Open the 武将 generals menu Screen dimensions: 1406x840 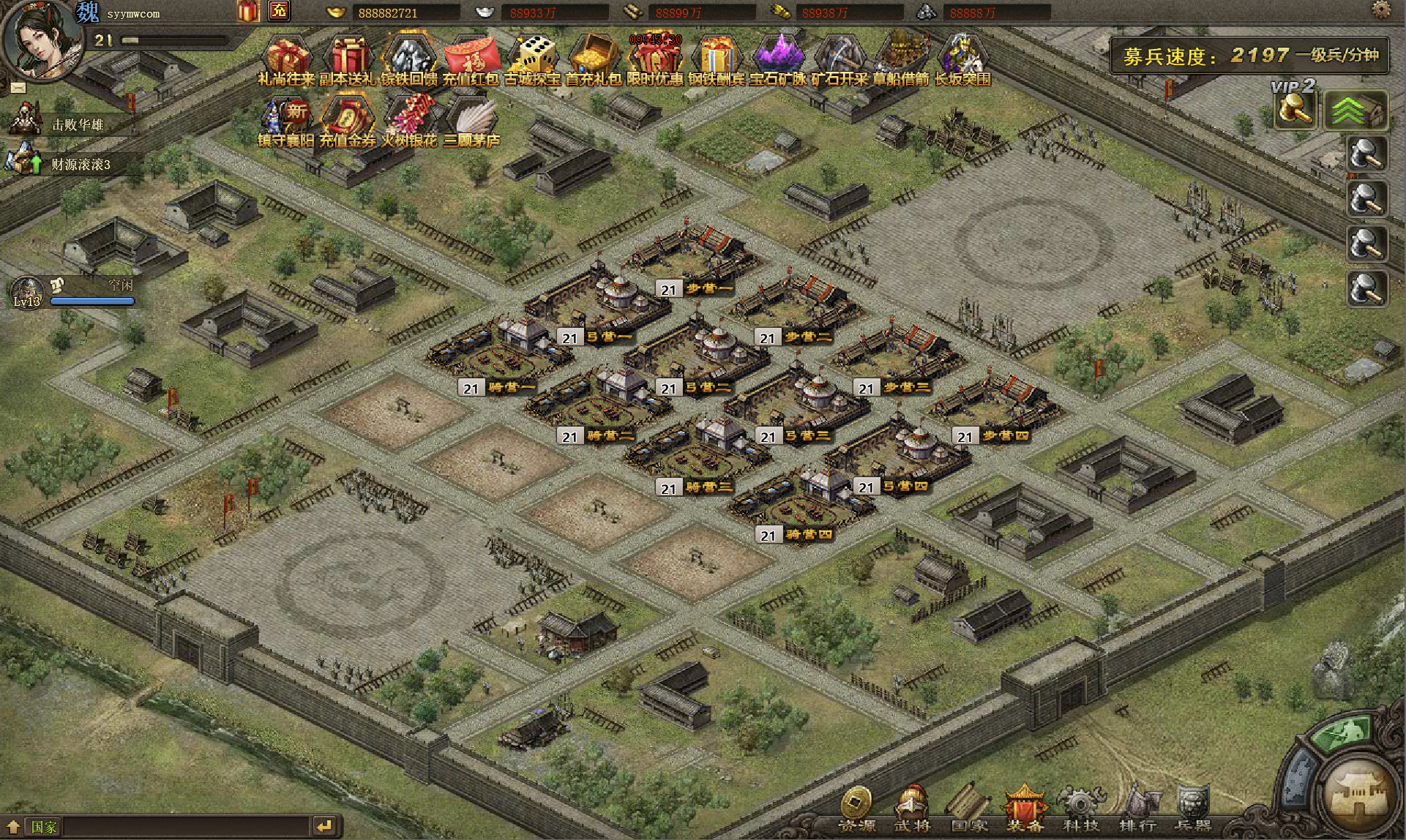[x=912, y=810]
